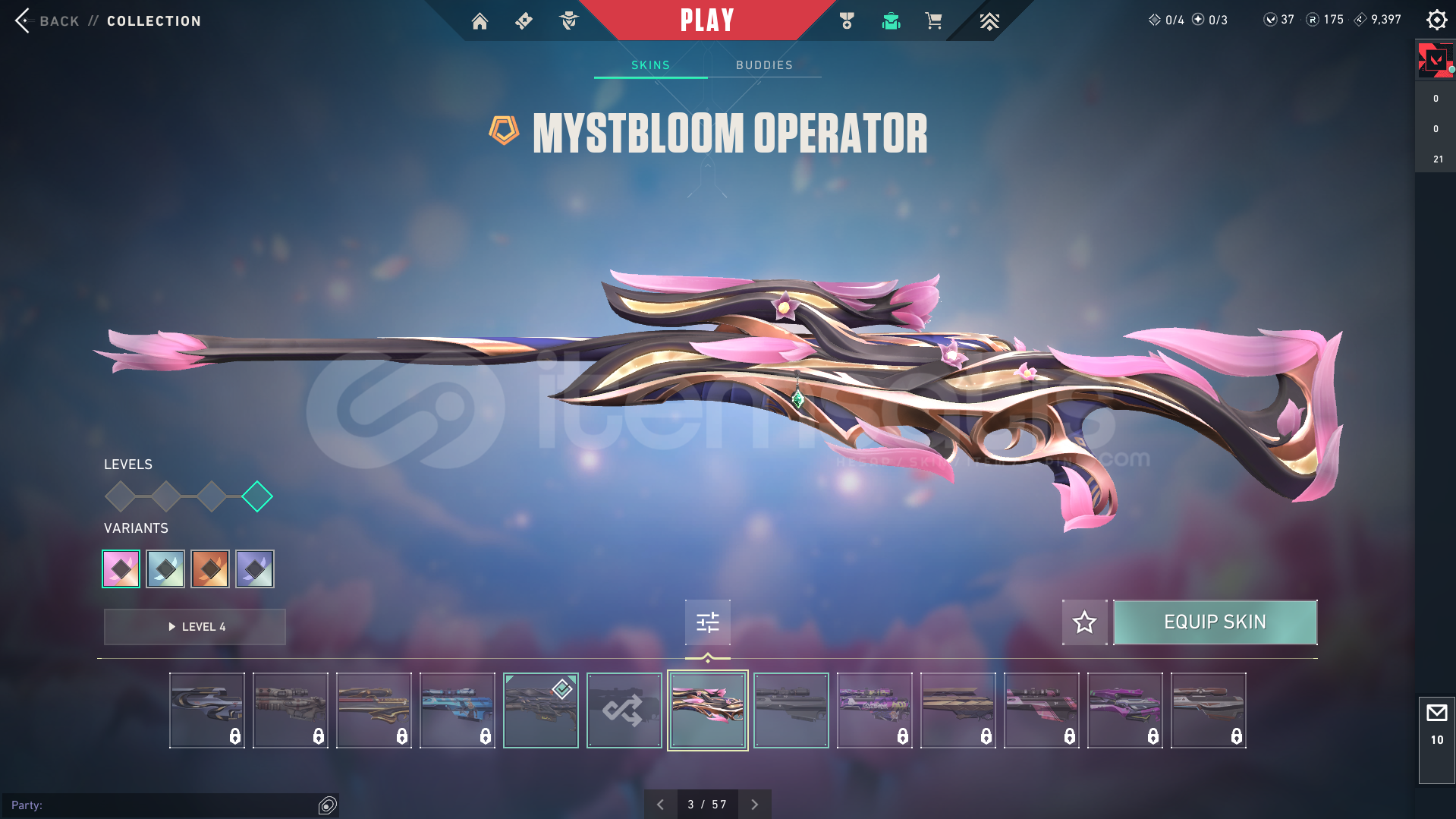The image size is (1456, 819).
Task: Play the Level 4 preview
Action: (x=195, y=627)
